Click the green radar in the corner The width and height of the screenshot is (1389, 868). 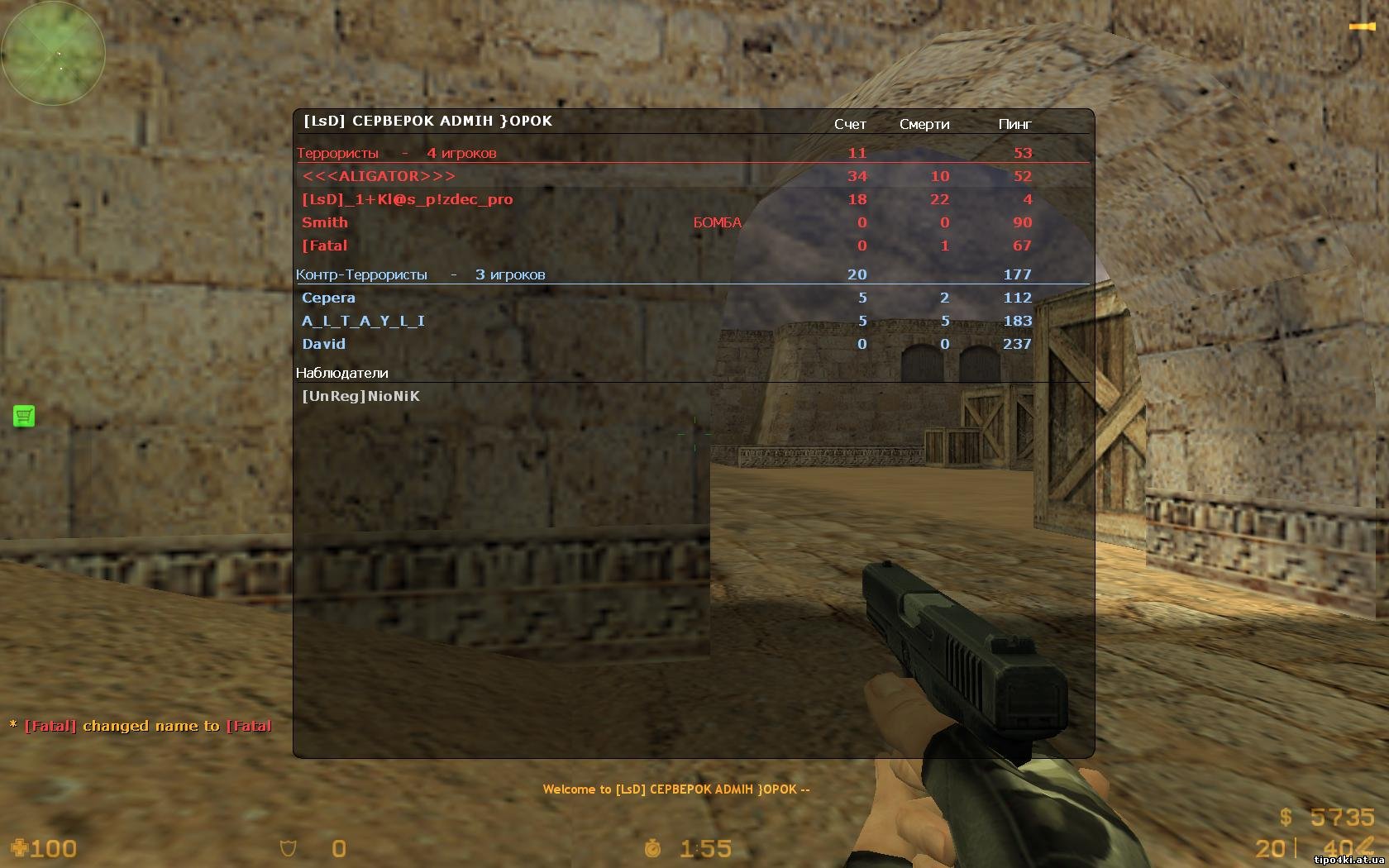coord(53,53)
